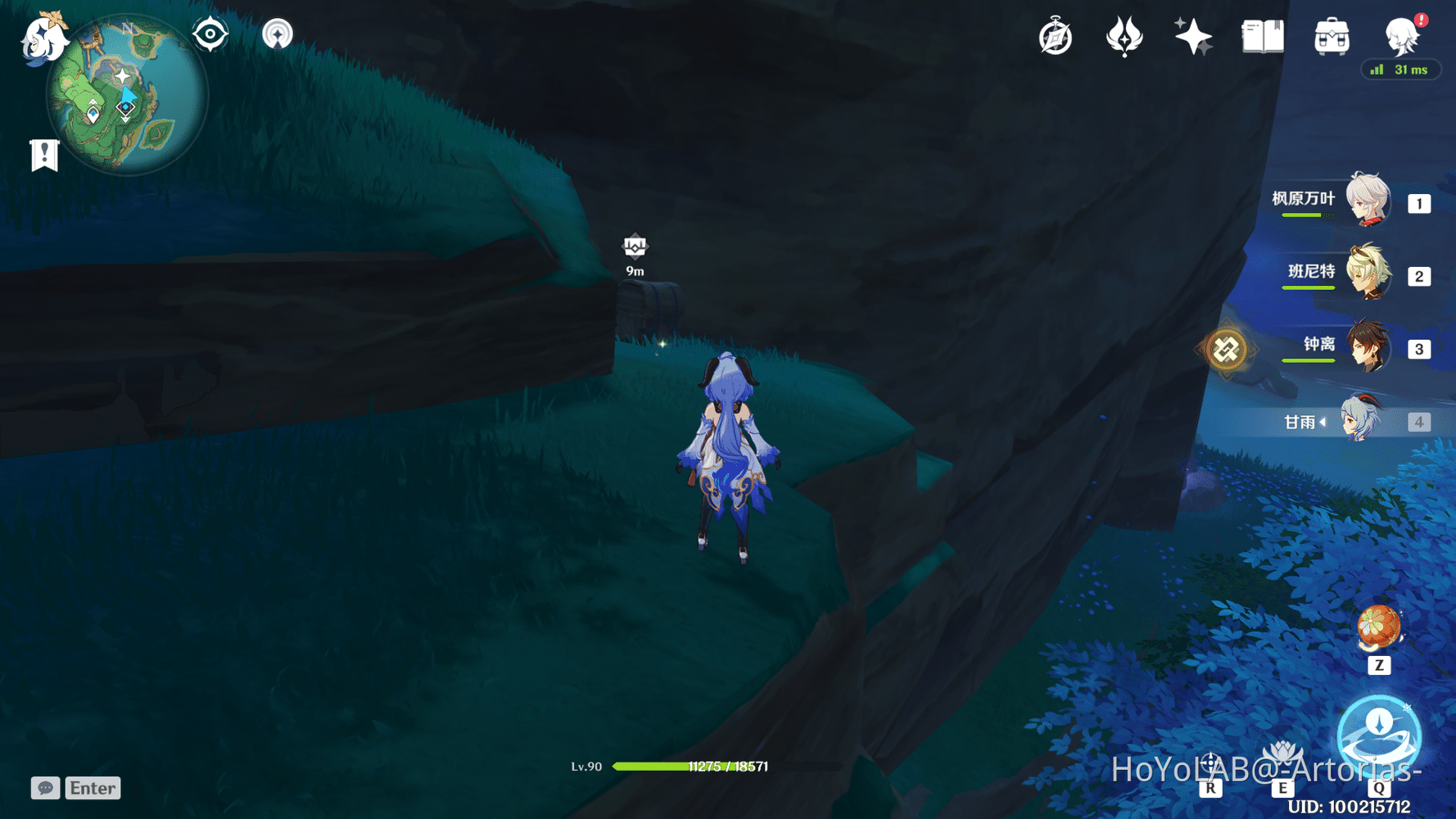Open the Events overview compass icon
Screen dimensions: 1456x819
(1056, 35)
